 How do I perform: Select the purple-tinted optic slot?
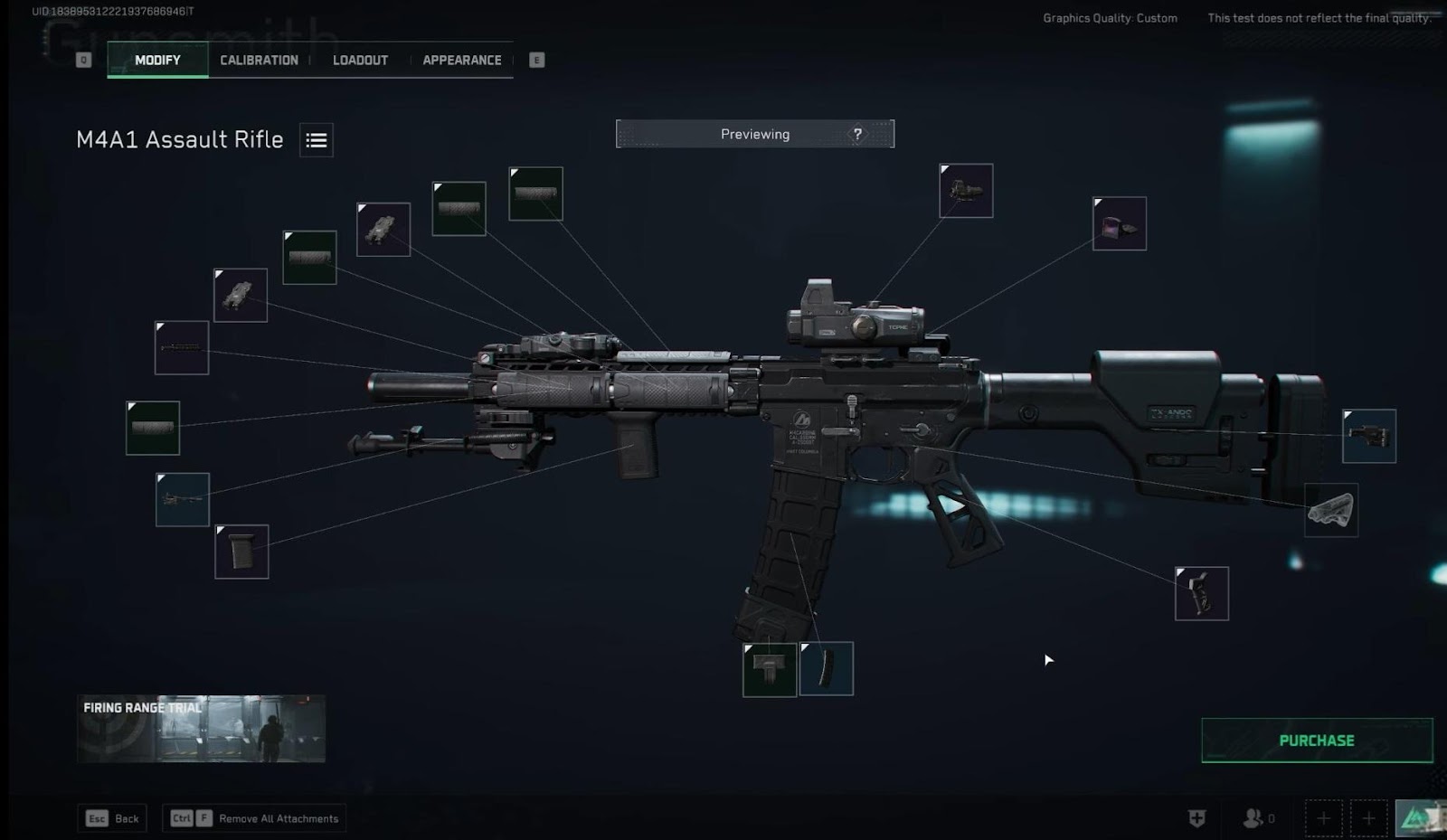[1119, 224]
